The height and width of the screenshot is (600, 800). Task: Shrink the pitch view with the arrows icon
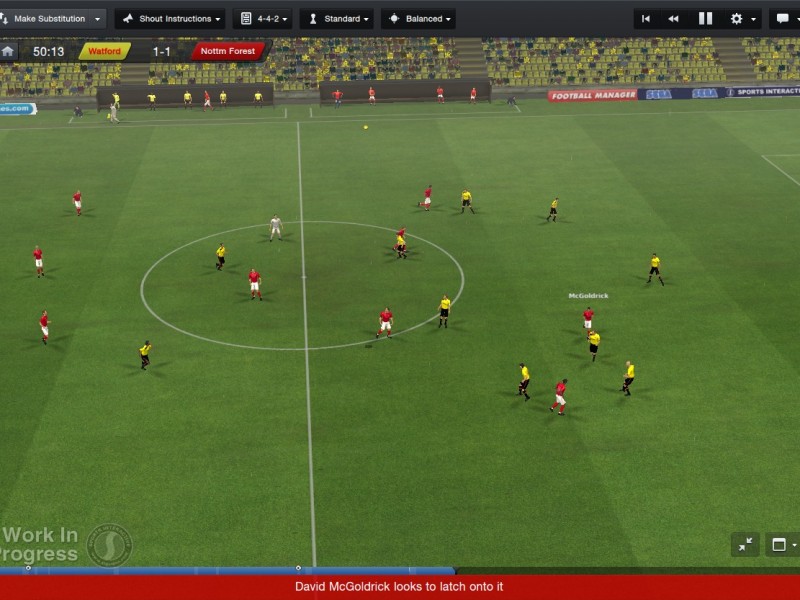click(x=745, y=545)
